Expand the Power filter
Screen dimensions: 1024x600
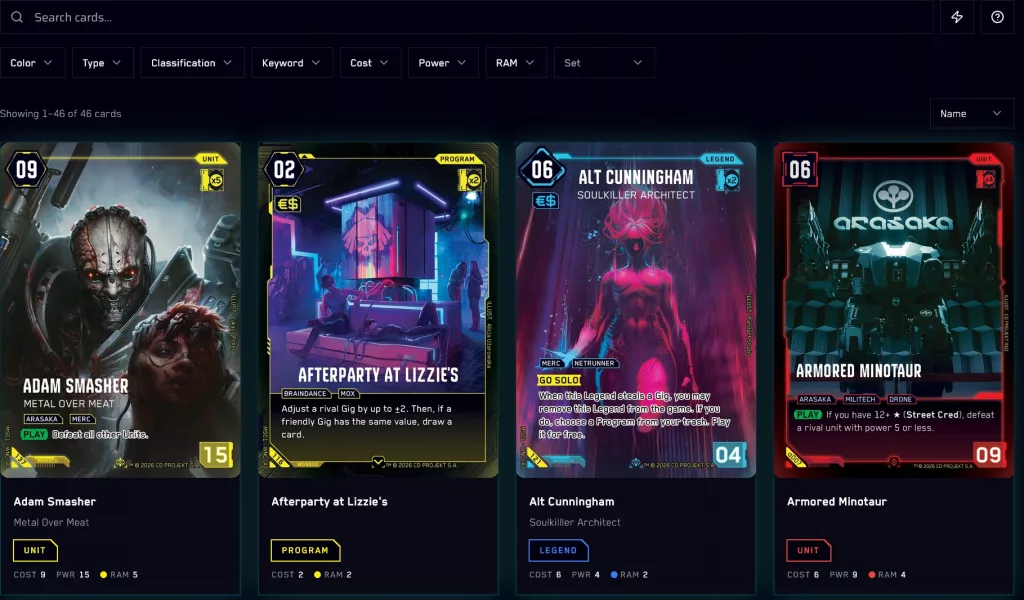coord(443,63)
